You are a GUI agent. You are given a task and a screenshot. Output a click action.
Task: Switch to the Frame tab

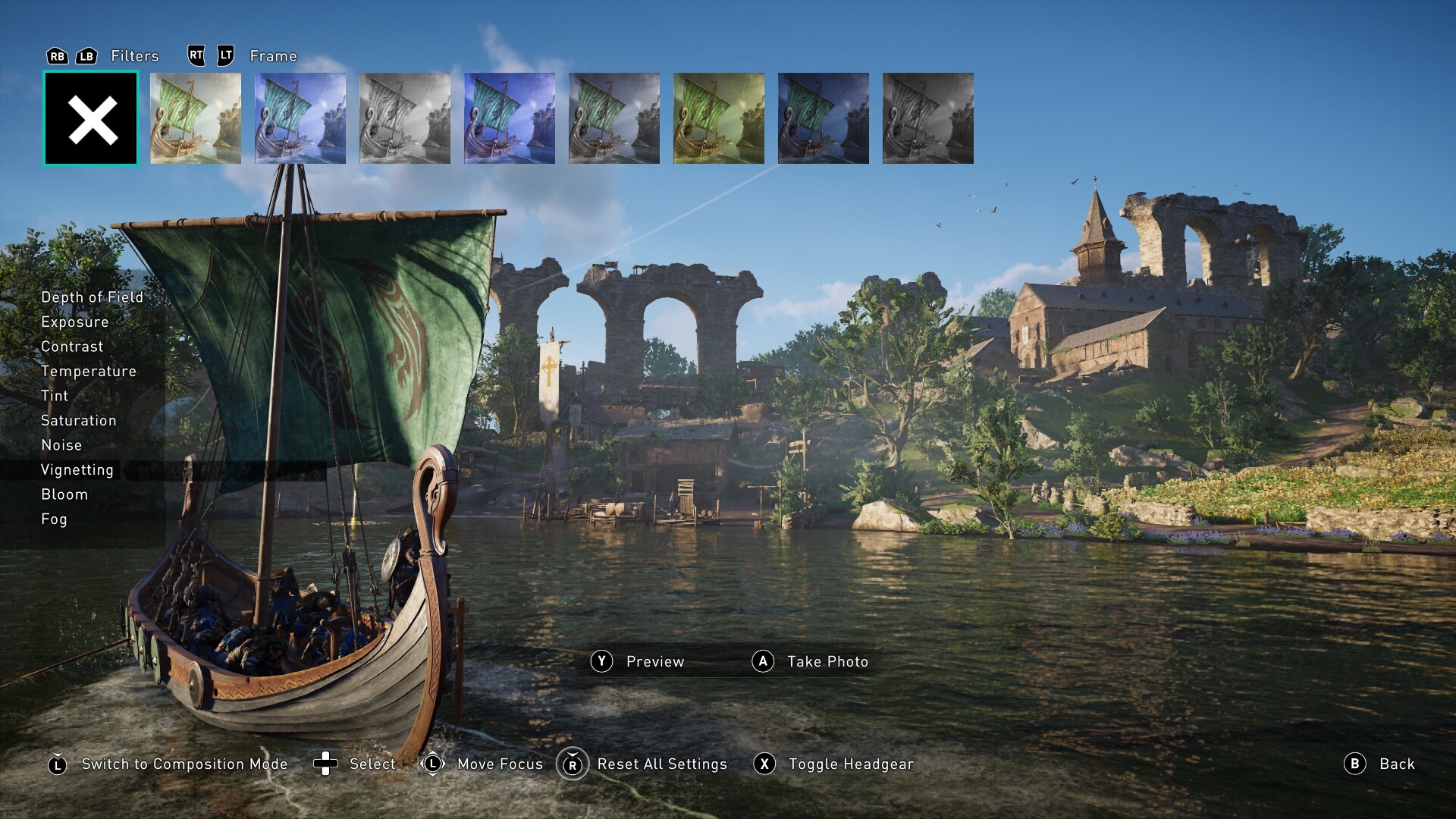[x=273, y=56]
